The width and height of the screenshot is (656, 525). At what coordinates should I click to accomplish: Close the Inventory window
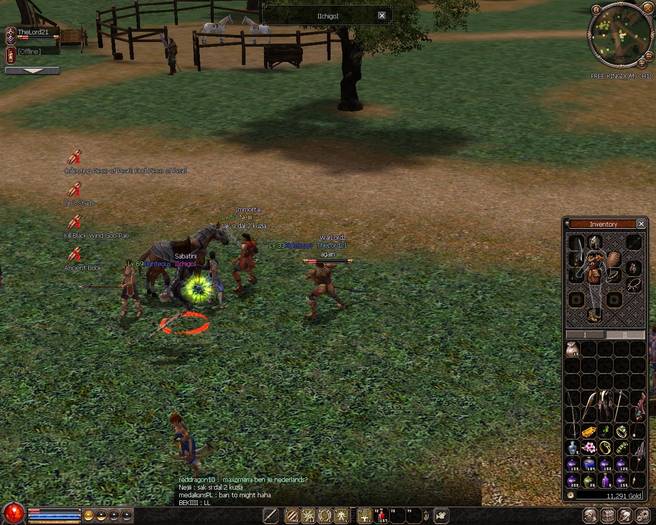(x=640, y=224)
